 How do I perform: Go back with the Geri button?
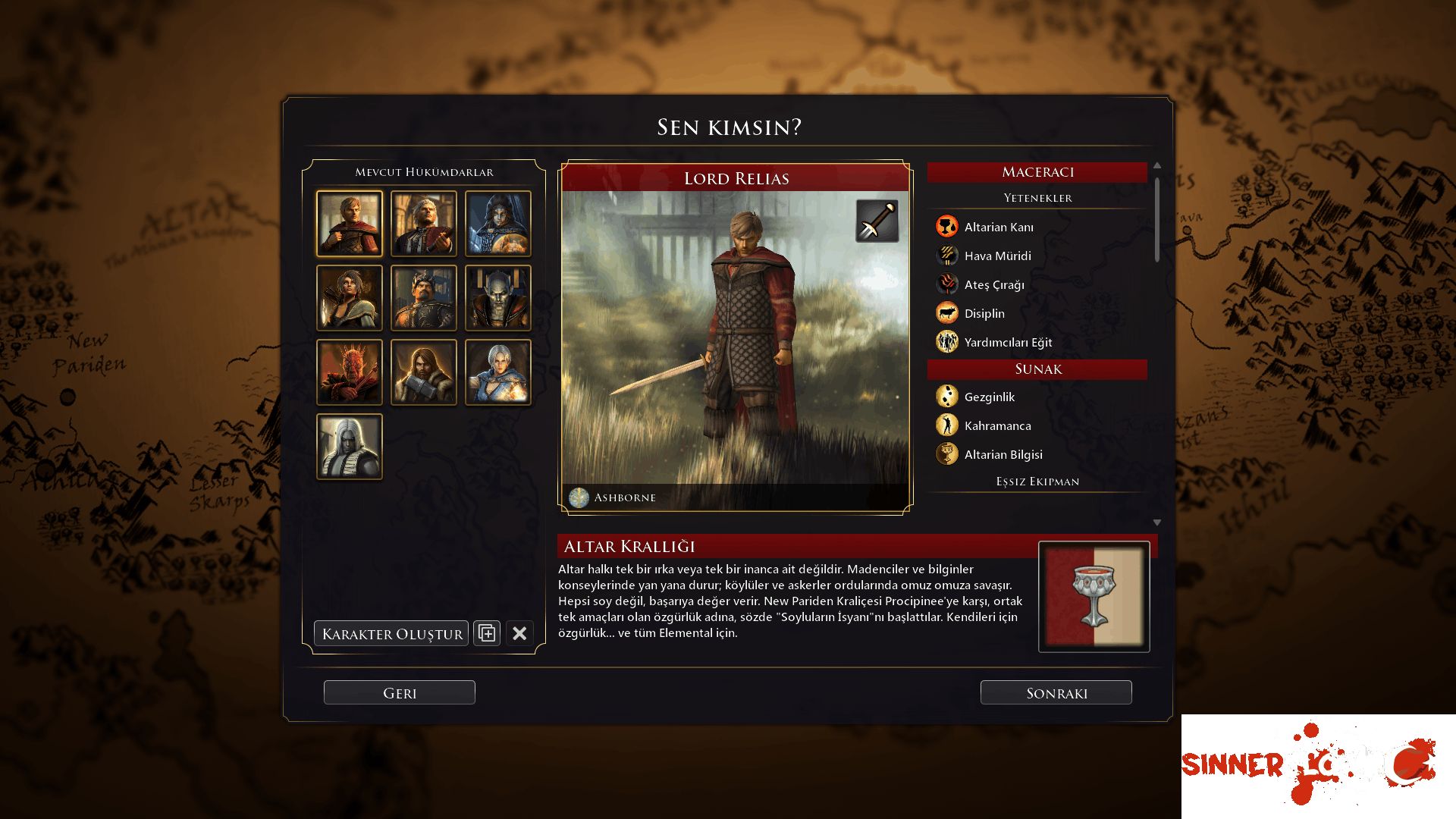point(400,692)
